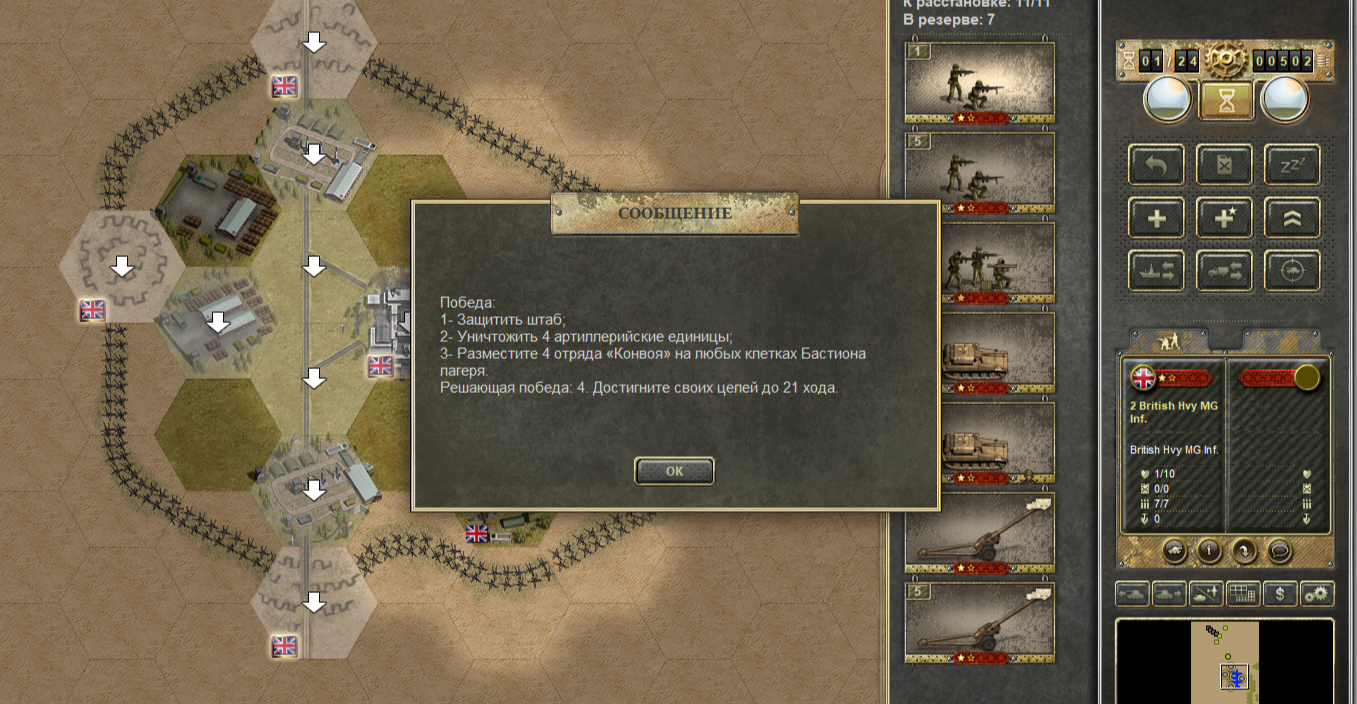The image size is (1357, 704).
Task: Click the hourglass end turn button
Action: click(x=1225, y=98)
